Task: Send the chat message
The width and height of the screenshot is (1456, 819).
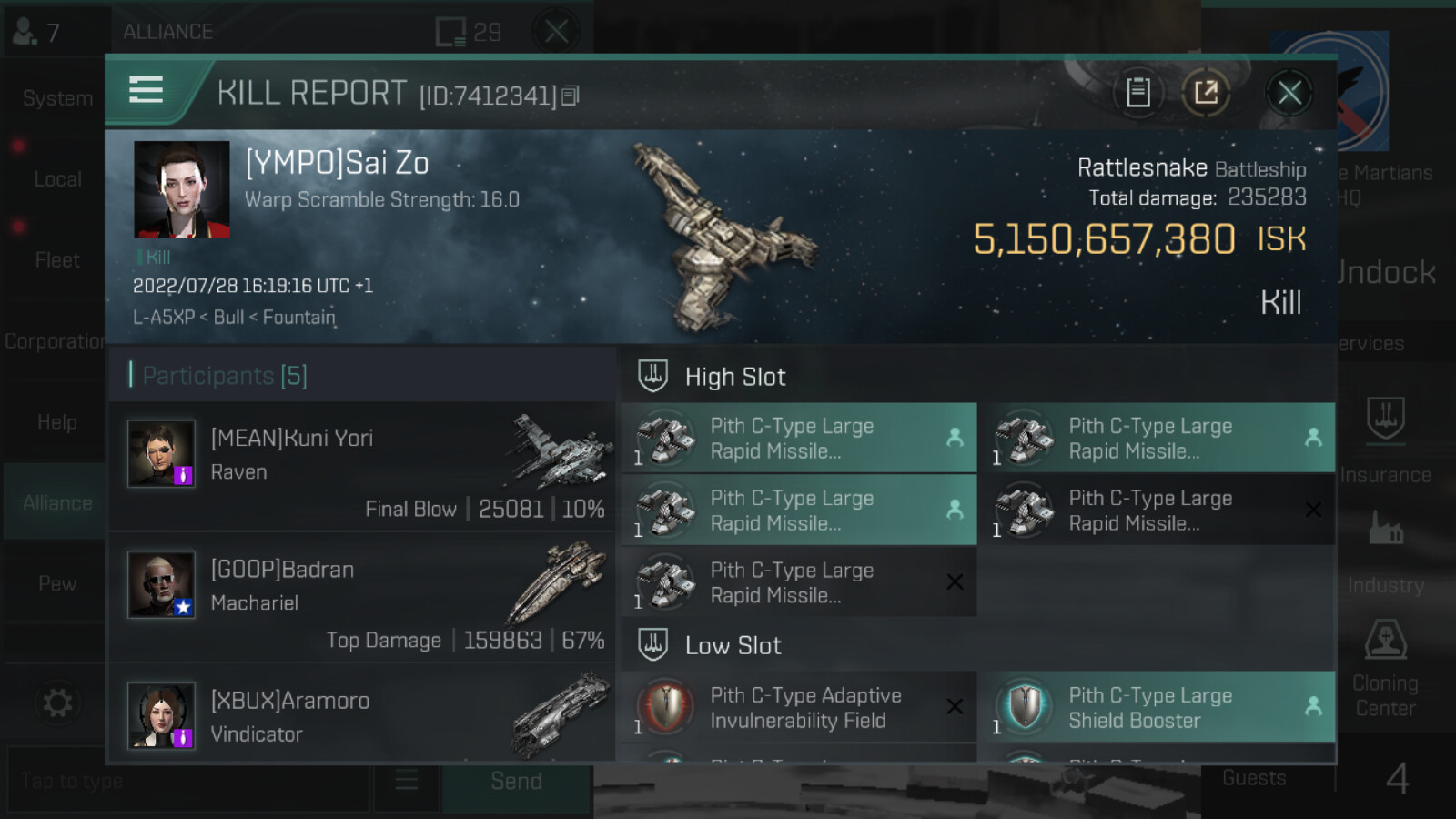Action: click(x=516, y=781)
